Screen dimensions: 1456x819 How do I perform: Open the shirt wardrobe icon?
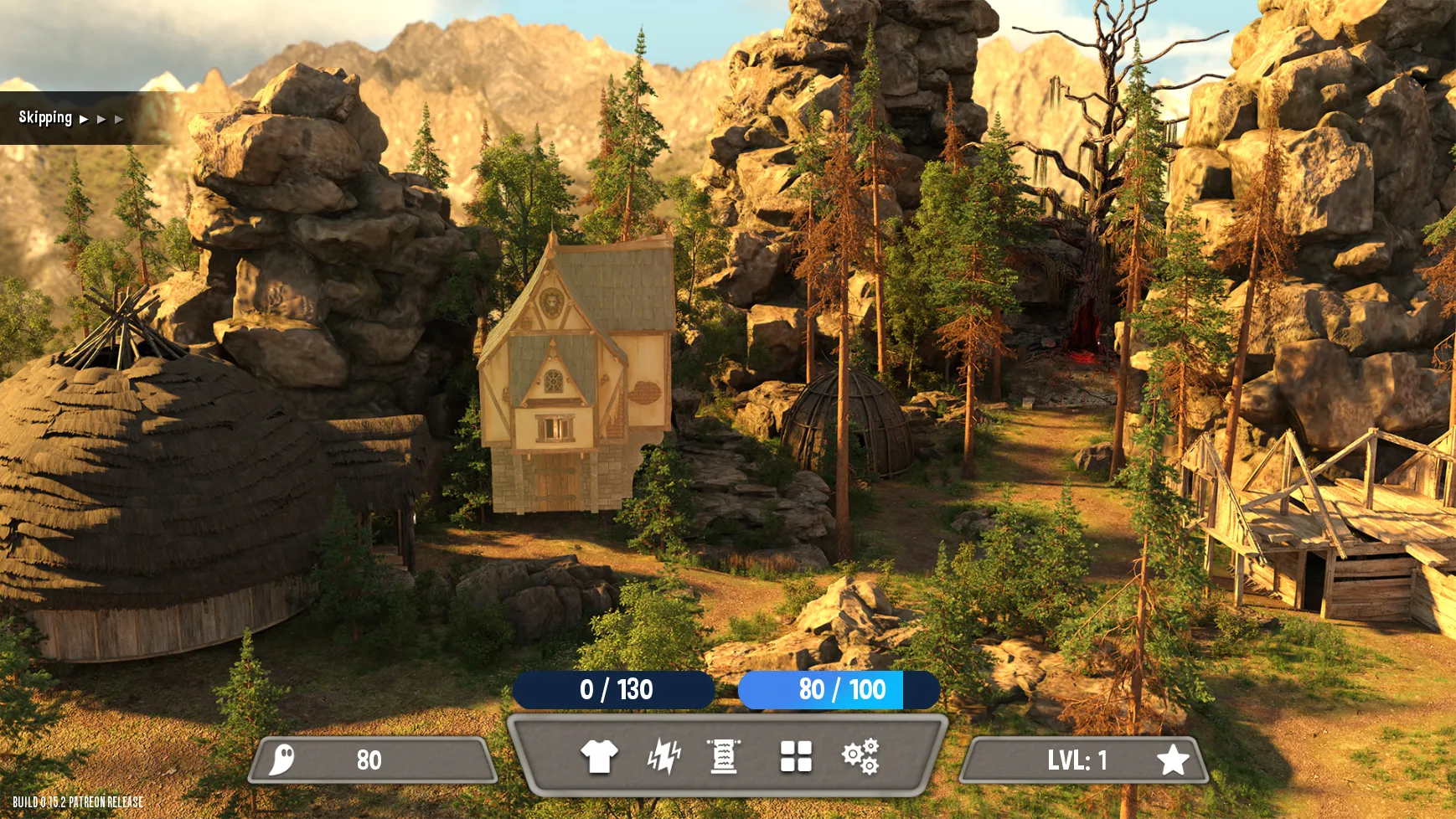pyautogui.click(x=599, y=756)
